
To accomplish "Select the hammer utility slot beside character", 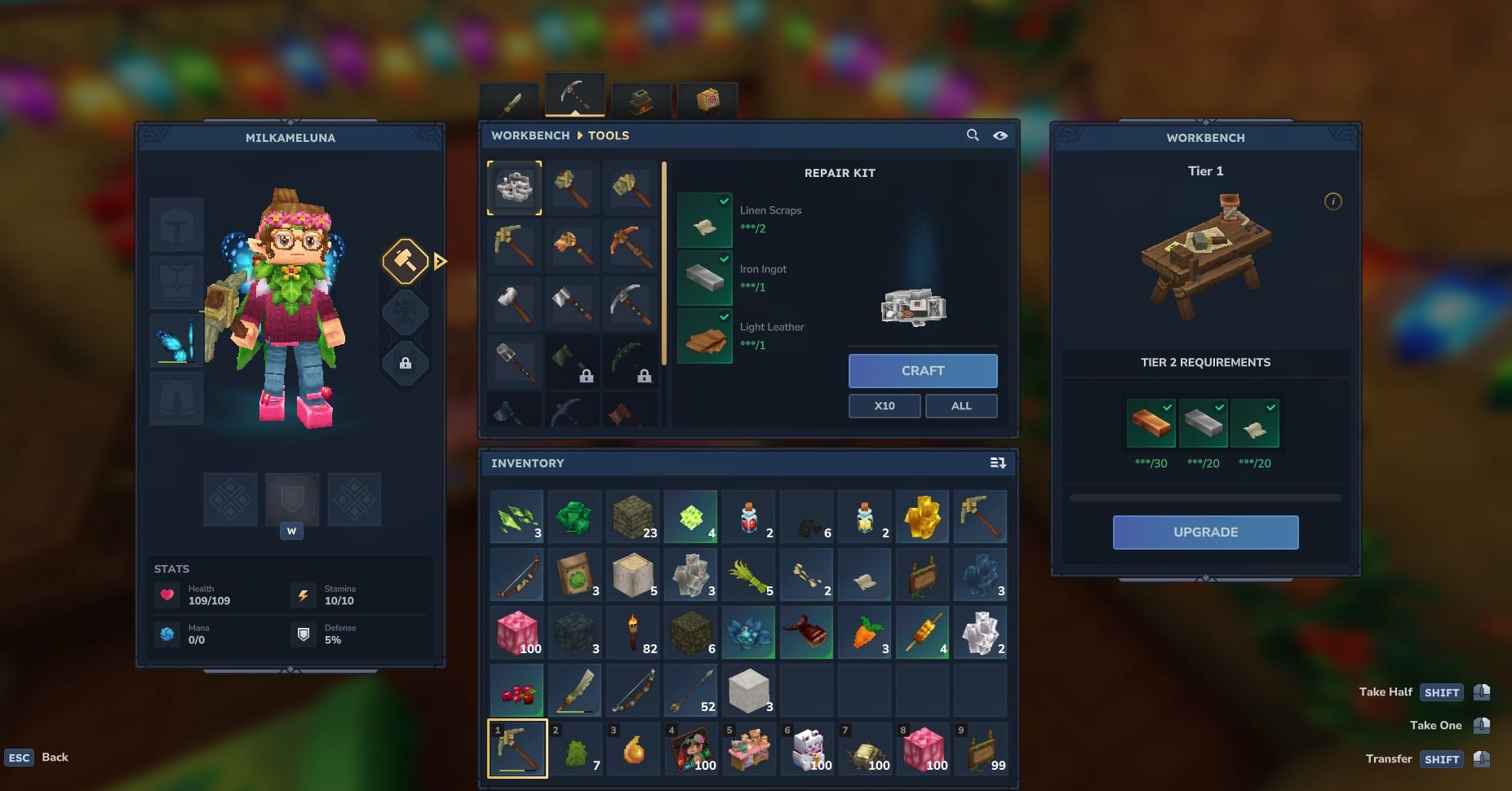I will (406, 261).
